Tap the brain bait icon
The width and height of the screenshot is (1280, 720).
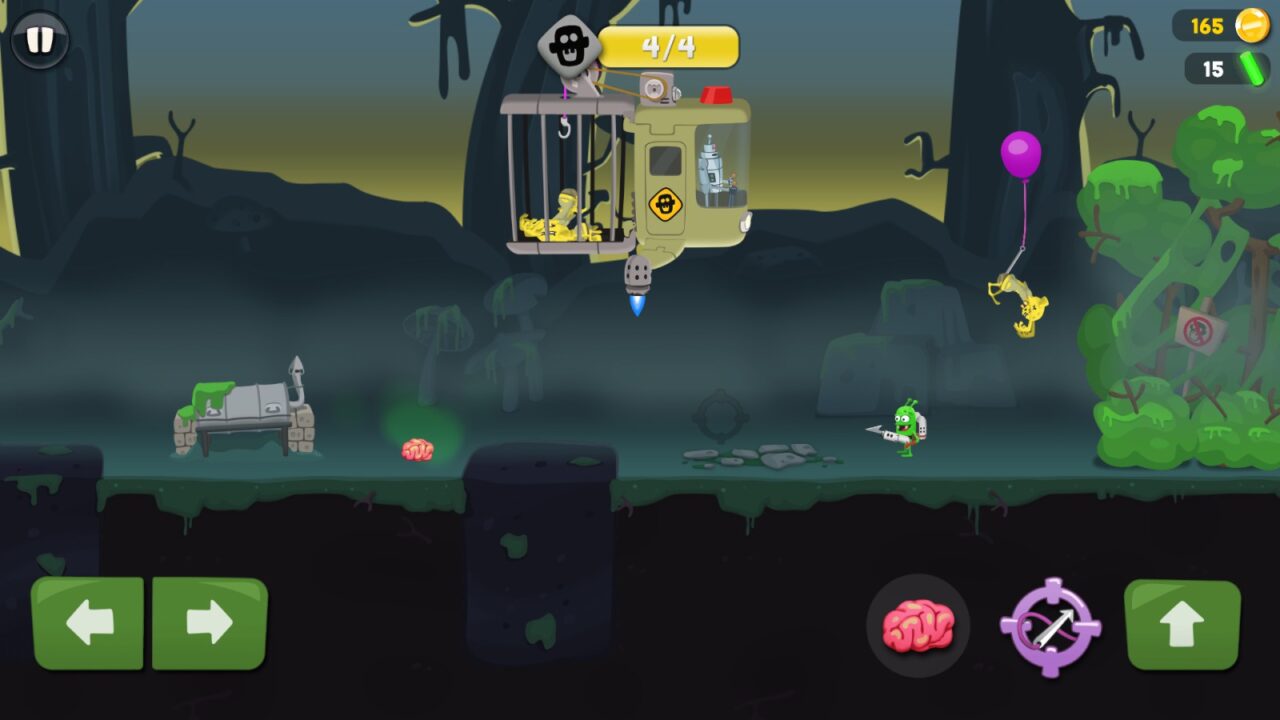point(917,626)
